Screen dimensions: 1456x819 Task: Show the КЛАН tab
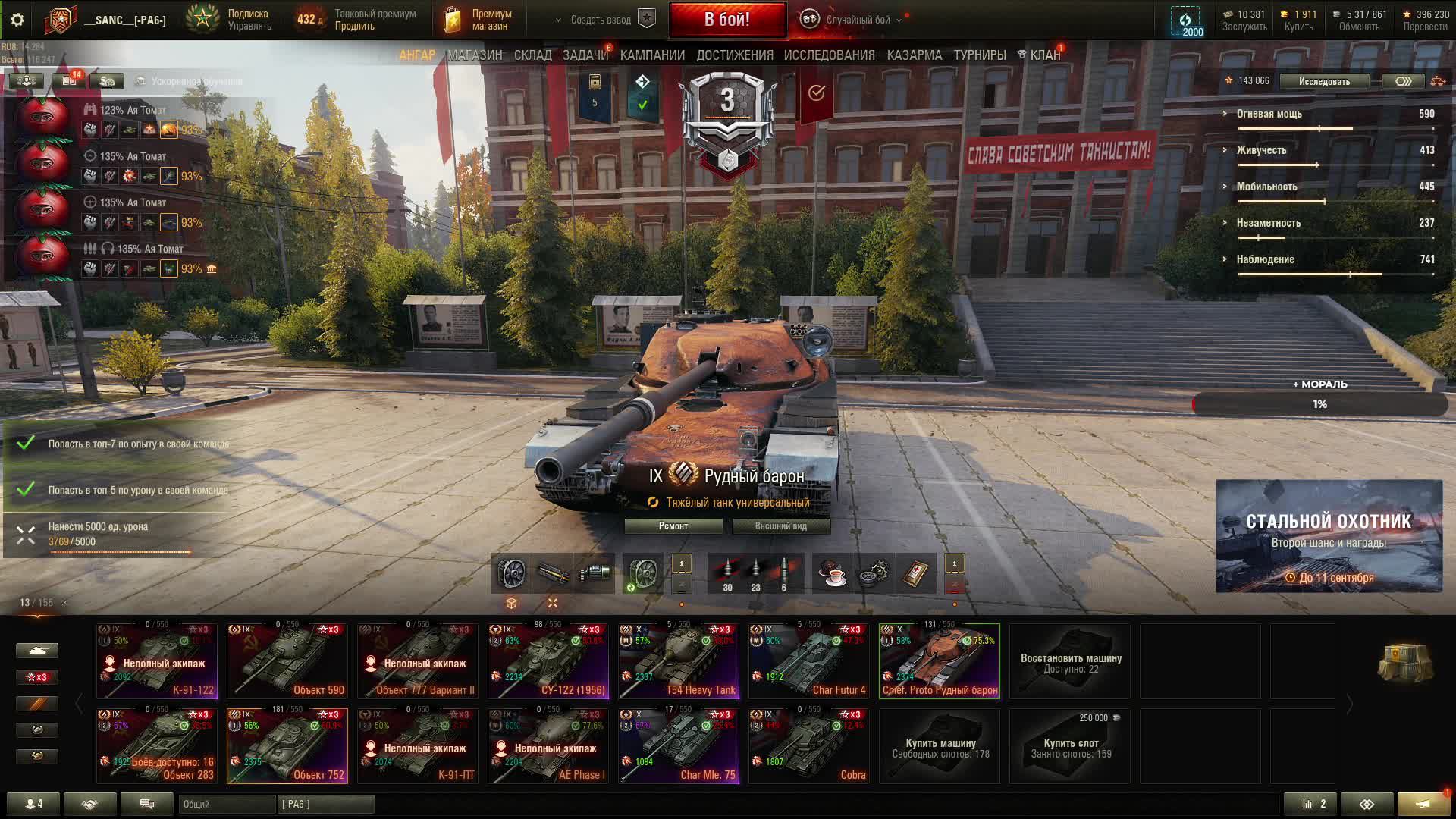point(1044,55)
